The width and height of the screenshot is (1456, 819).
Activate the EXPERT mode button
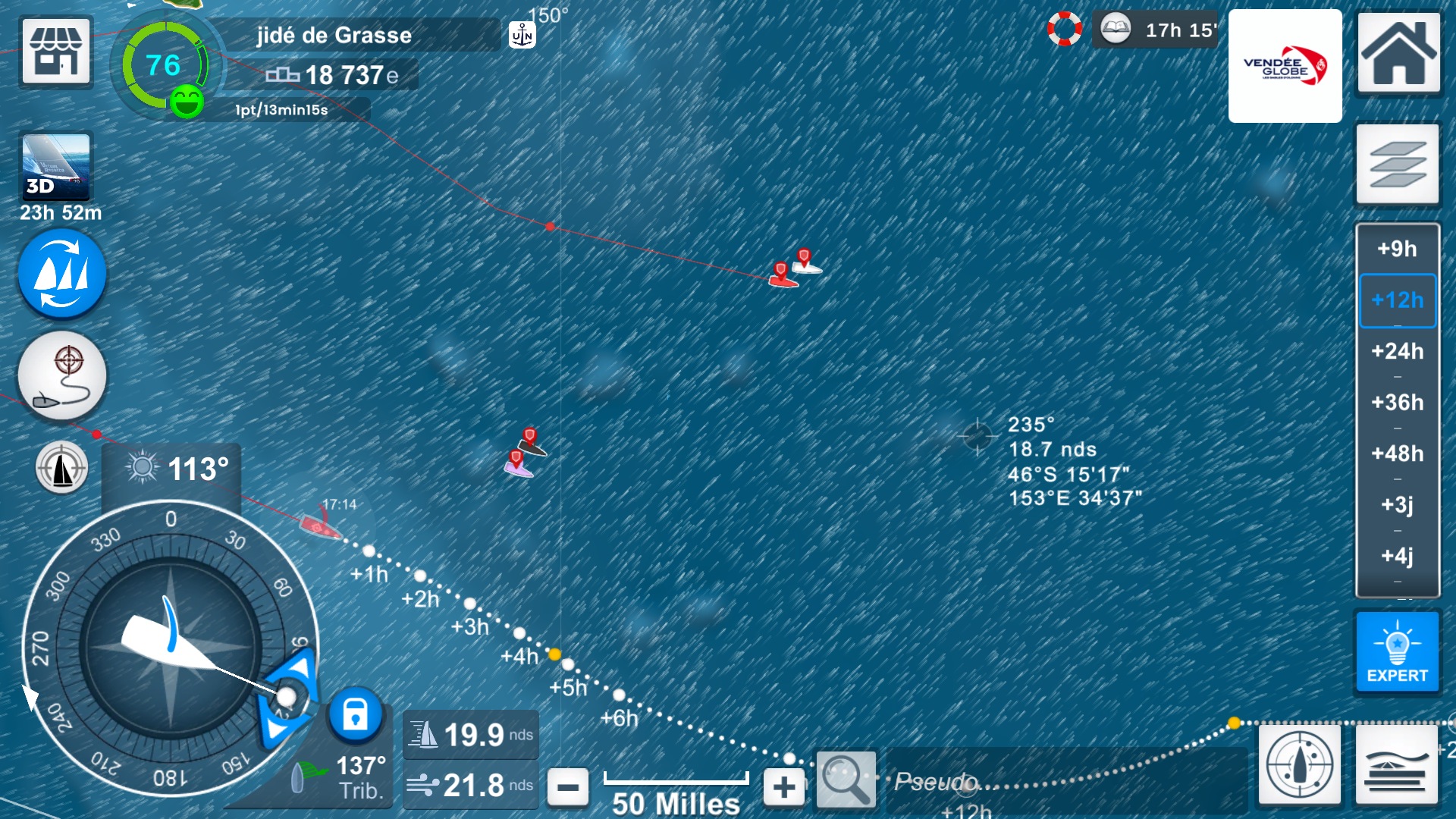(x=1397, y=652)
